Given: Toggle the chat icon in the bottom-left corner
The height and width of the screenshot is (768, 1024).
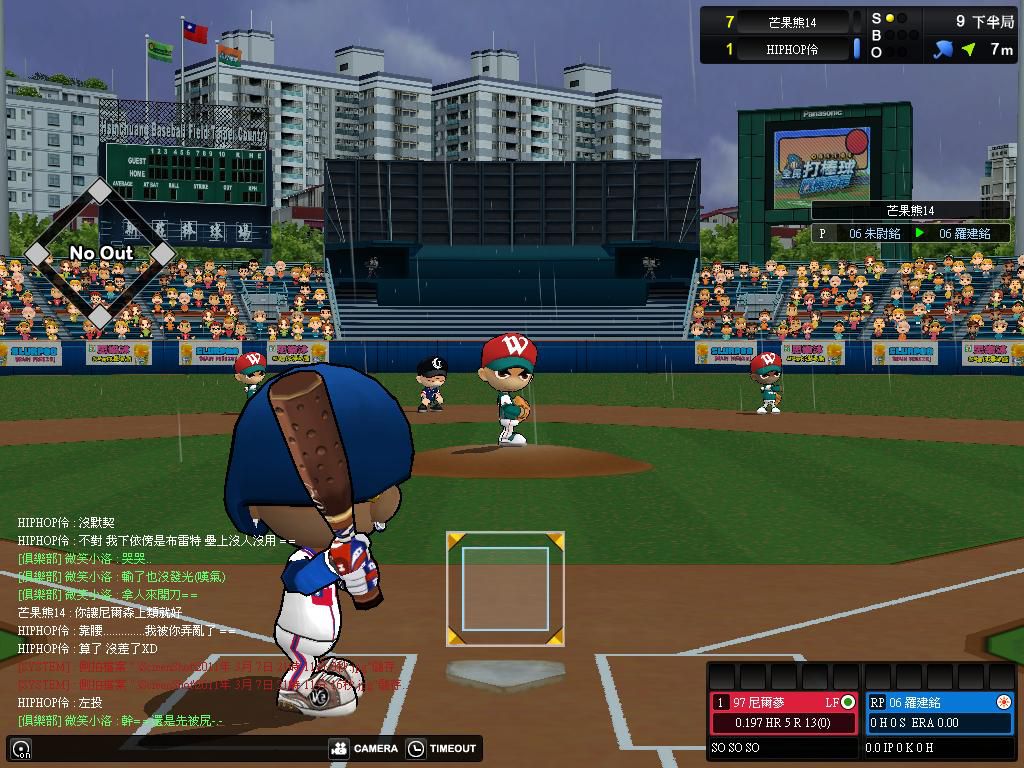Looking at the screenshot, I should 20,748.
